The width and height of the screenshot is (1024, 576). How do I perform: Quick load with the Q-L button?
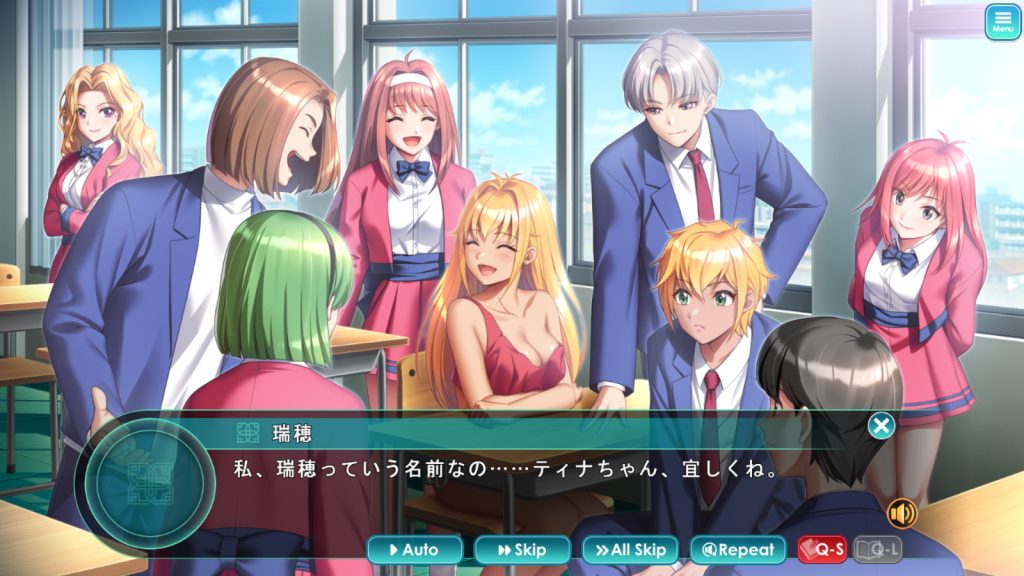[x=878, y=549]
